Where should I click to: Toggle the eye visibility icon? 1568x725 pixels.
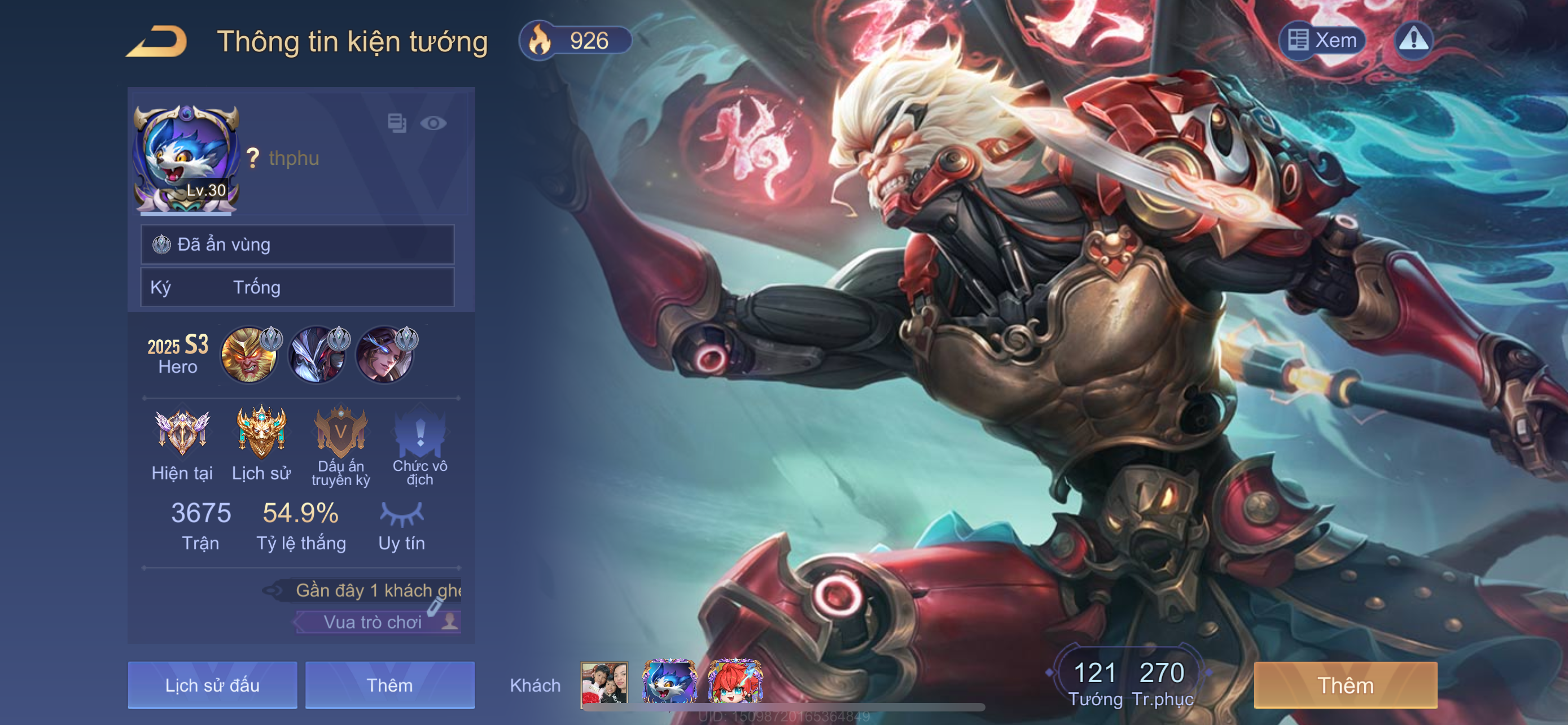click(433, 124)
